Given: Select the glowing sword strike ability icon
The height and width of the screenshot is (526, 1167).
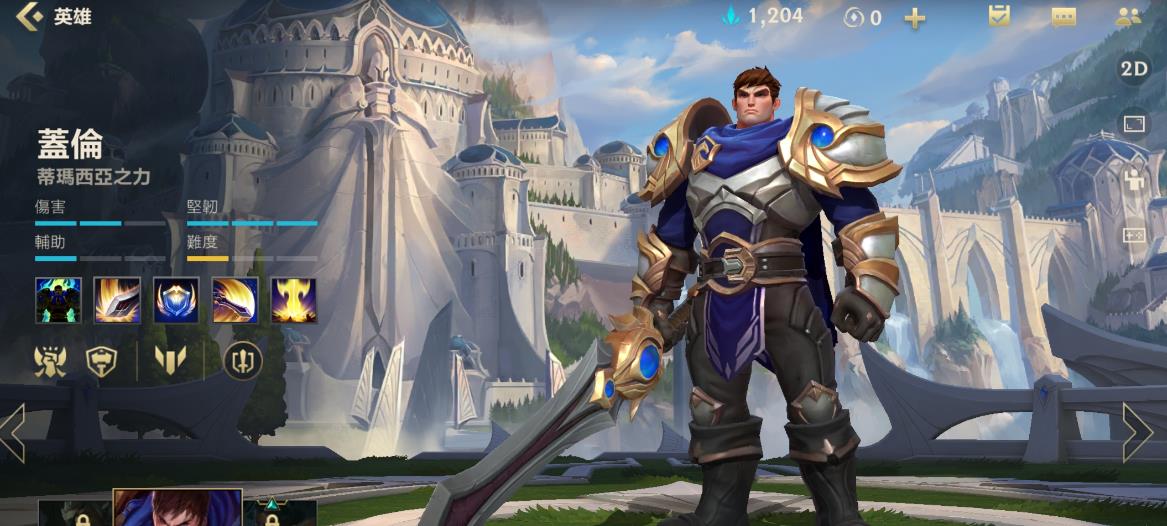Looking at the screenshot, I should click(x=117, y=300).
